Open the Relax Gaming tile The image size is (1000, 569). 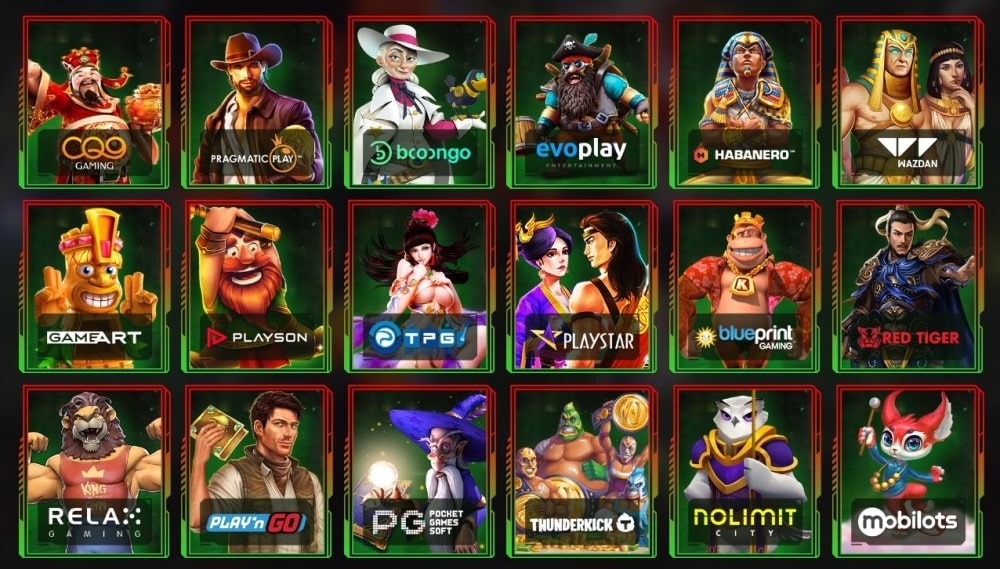point(93,470)
